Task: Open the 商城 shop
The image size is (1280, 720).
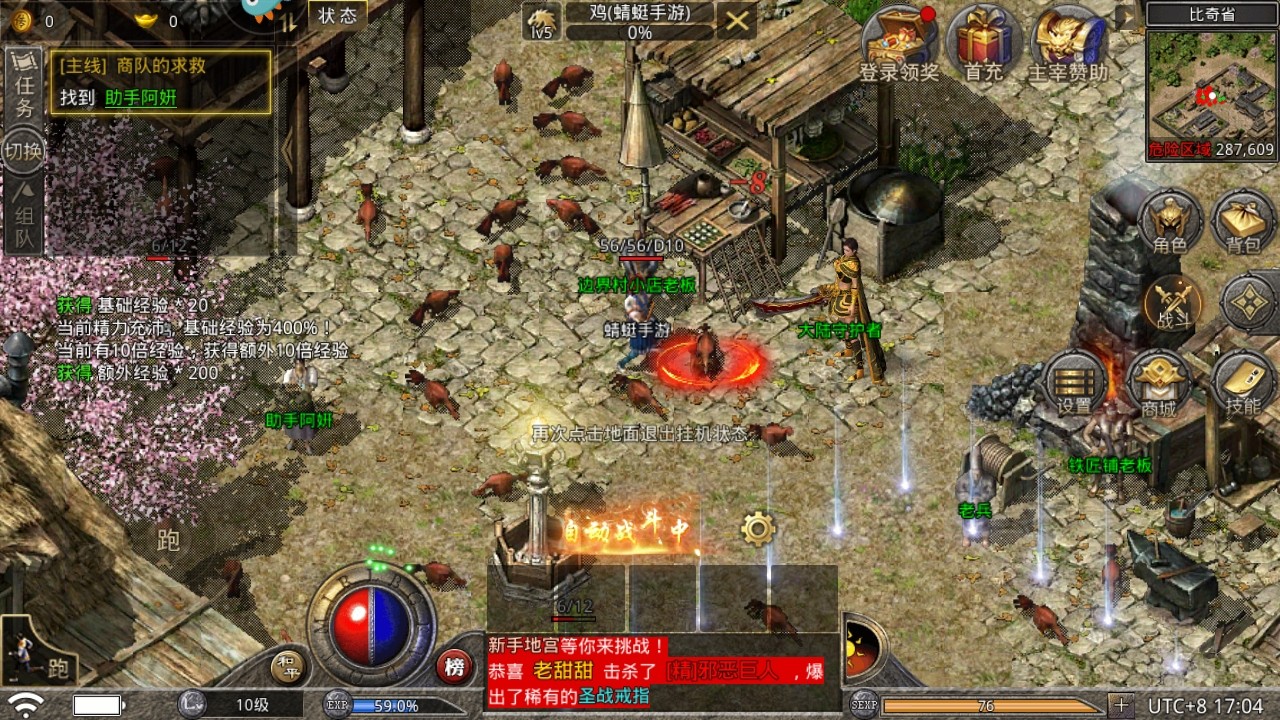Action: 1158,384
